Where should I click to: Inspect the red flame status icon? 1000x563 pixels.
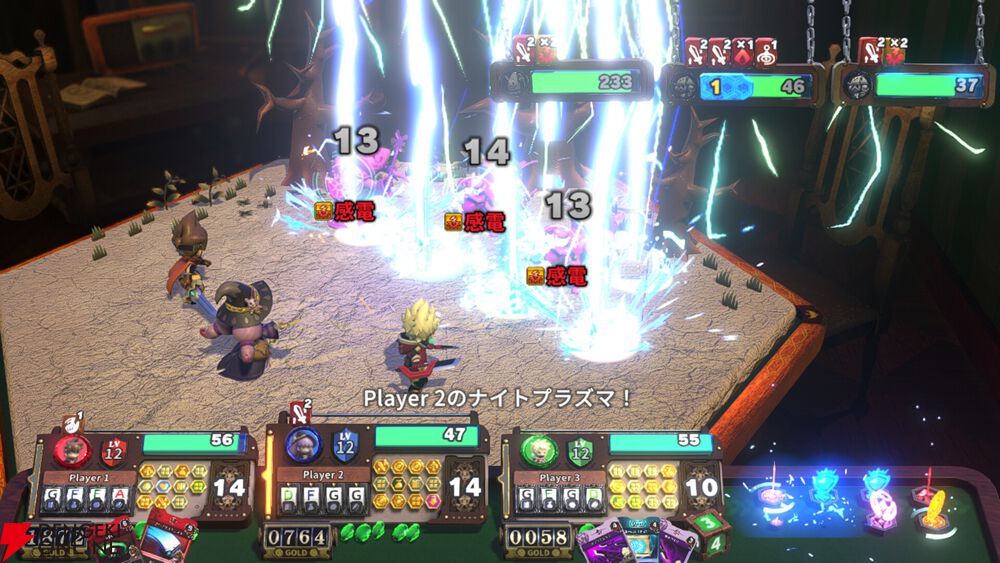743,51
